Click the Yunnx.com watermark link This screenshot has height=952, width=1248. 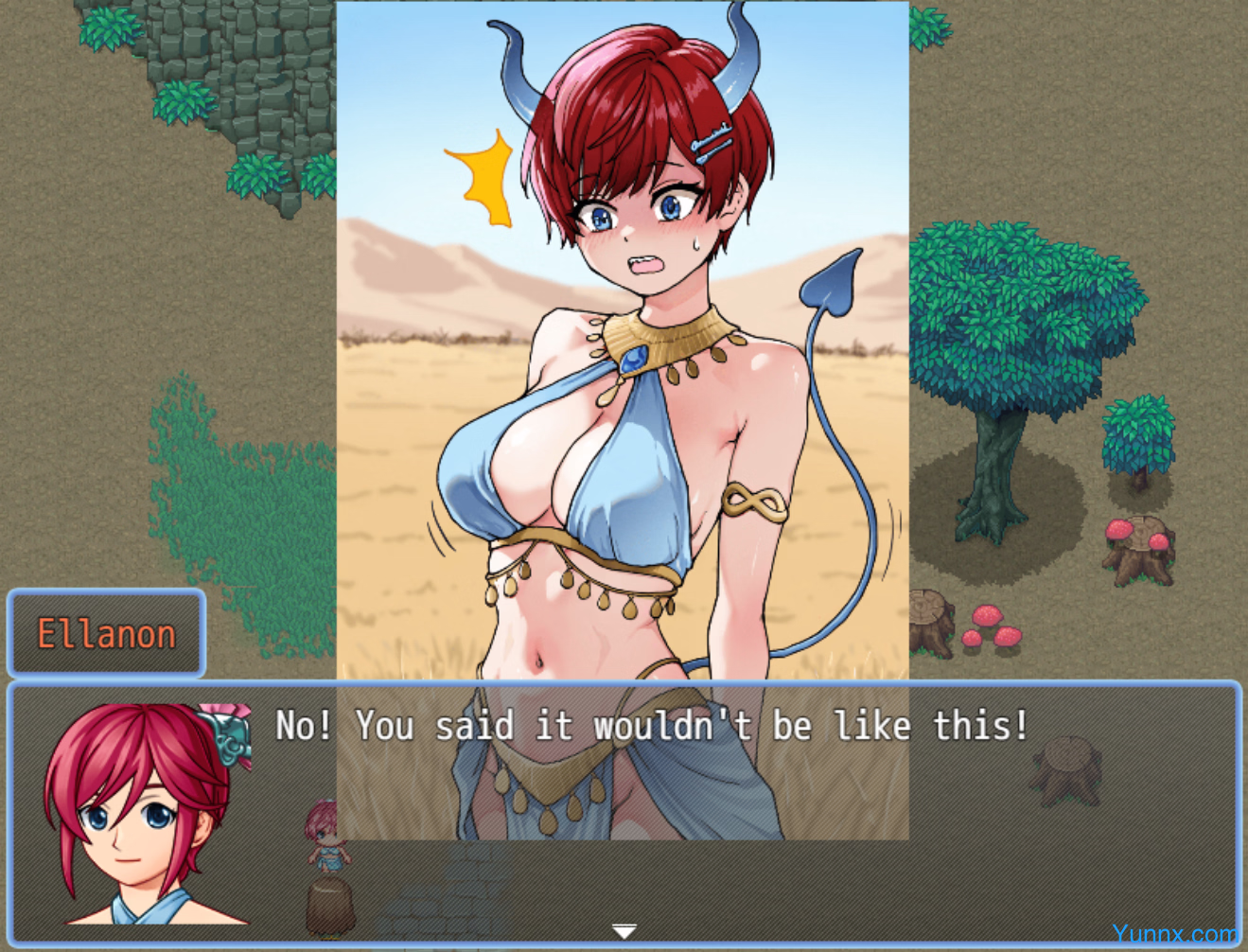[x=1174, y=935]
